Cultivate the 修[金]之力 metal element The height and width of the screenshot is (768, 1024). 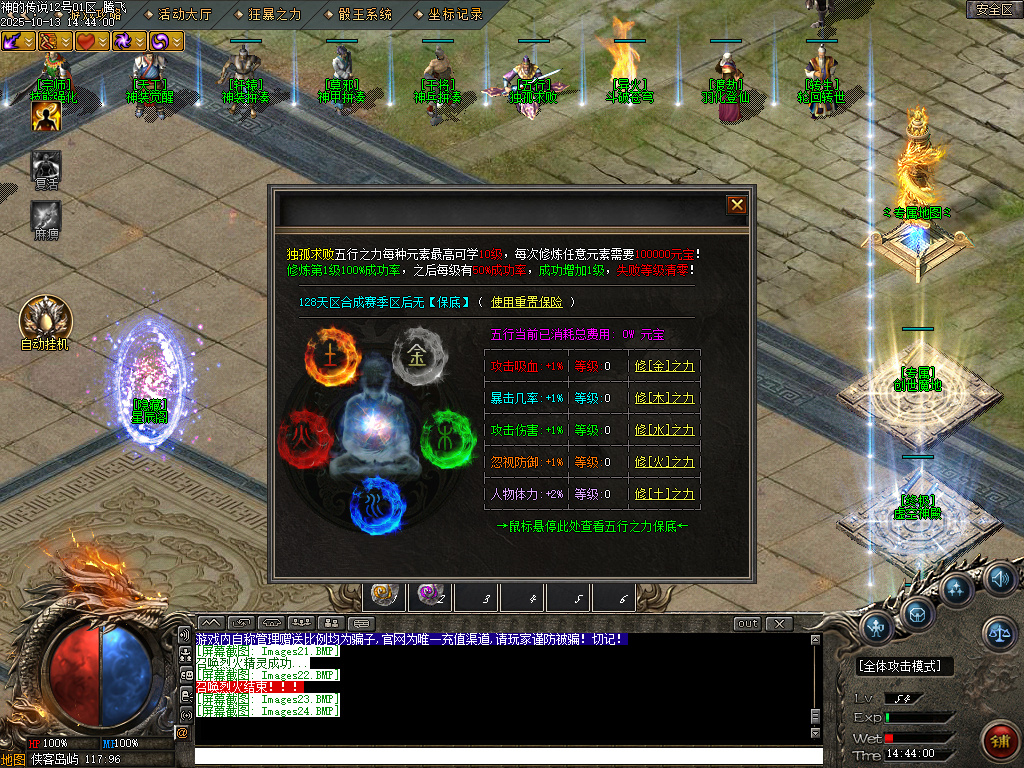tap(664, 366)
